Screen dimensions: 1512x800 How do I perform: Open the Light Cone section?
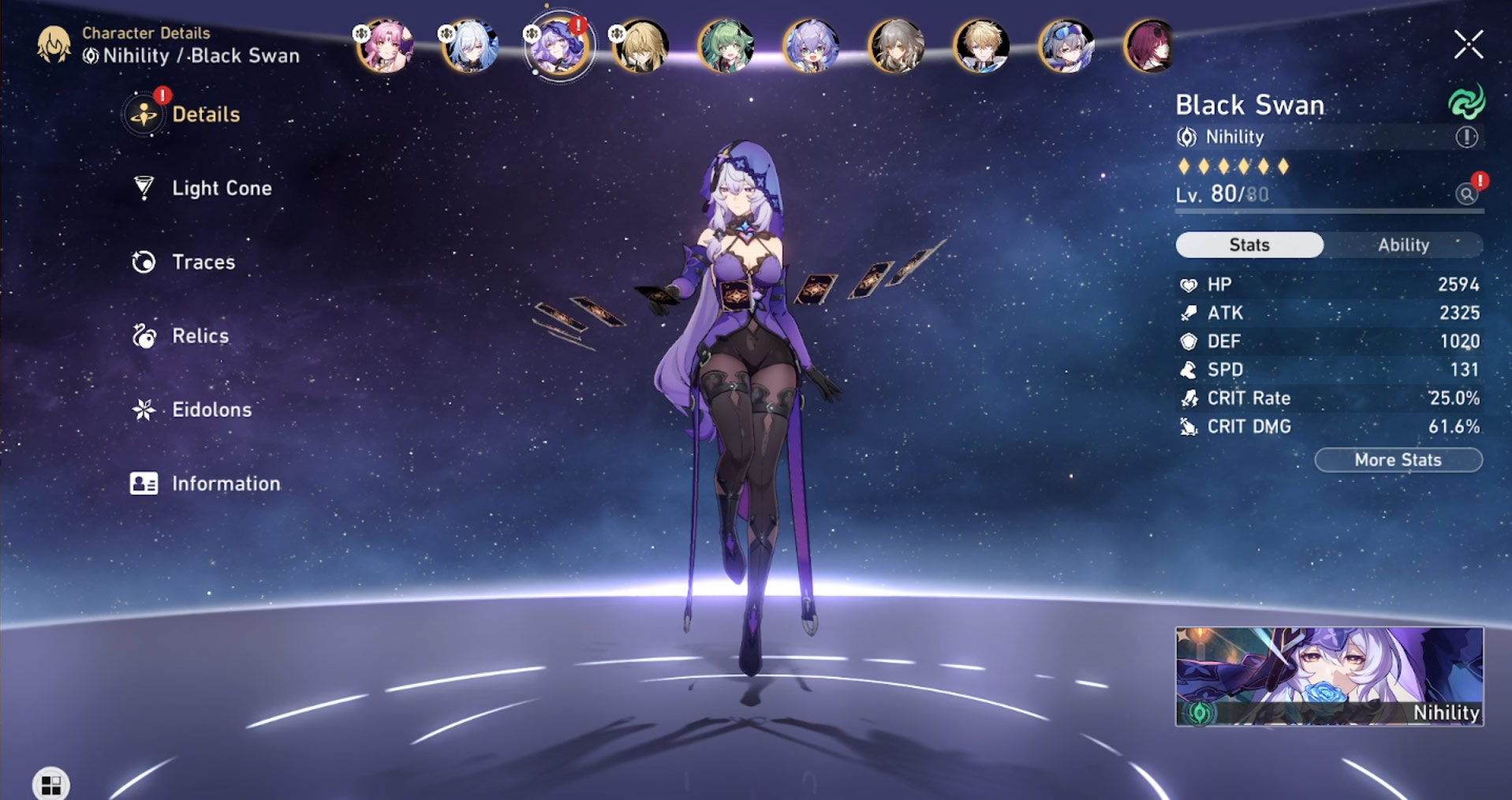point(221,189)
